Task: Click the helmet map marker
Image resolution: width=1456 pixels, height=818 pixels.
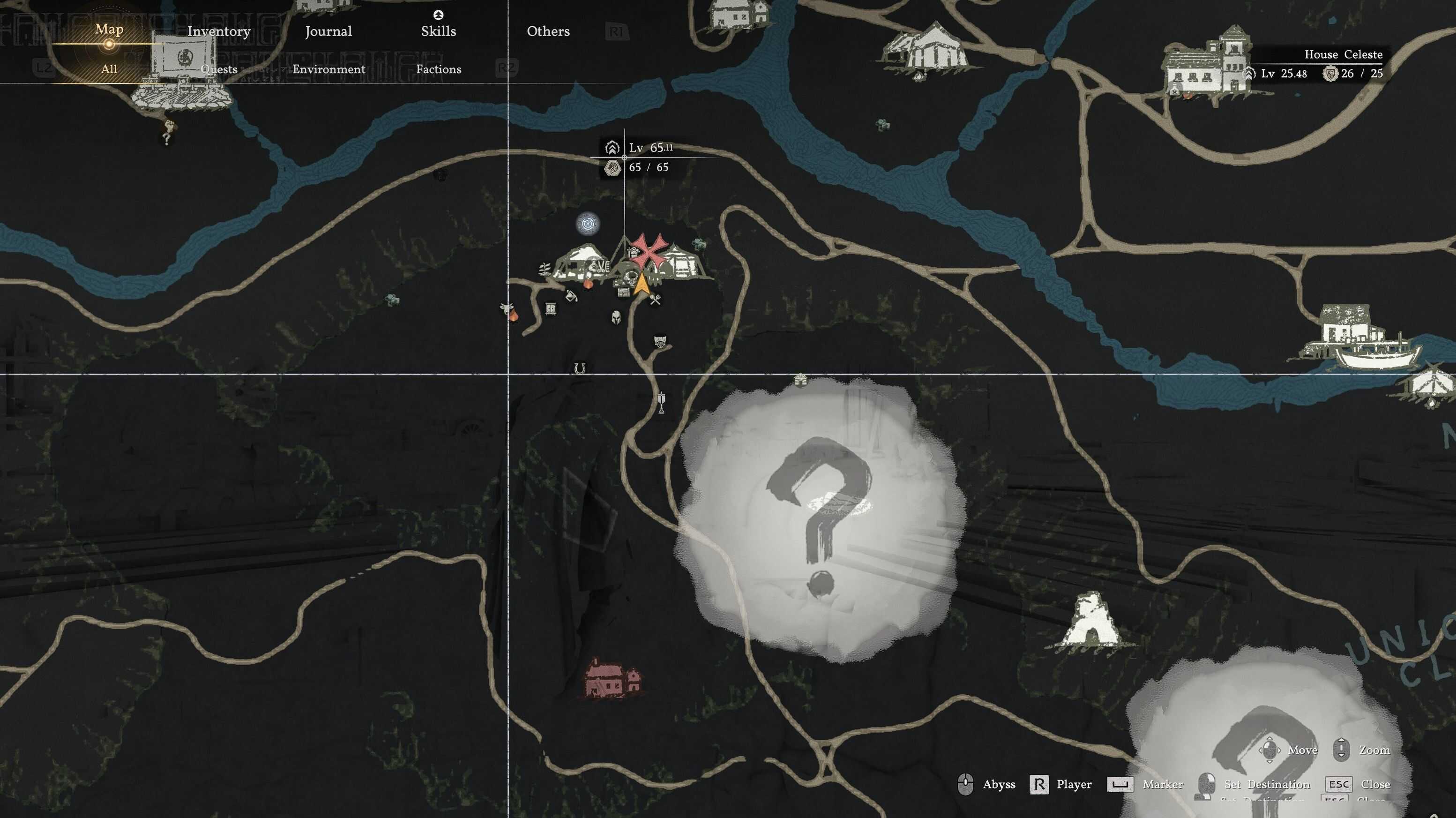Action: pyautogui.click(x=616, y=316)
